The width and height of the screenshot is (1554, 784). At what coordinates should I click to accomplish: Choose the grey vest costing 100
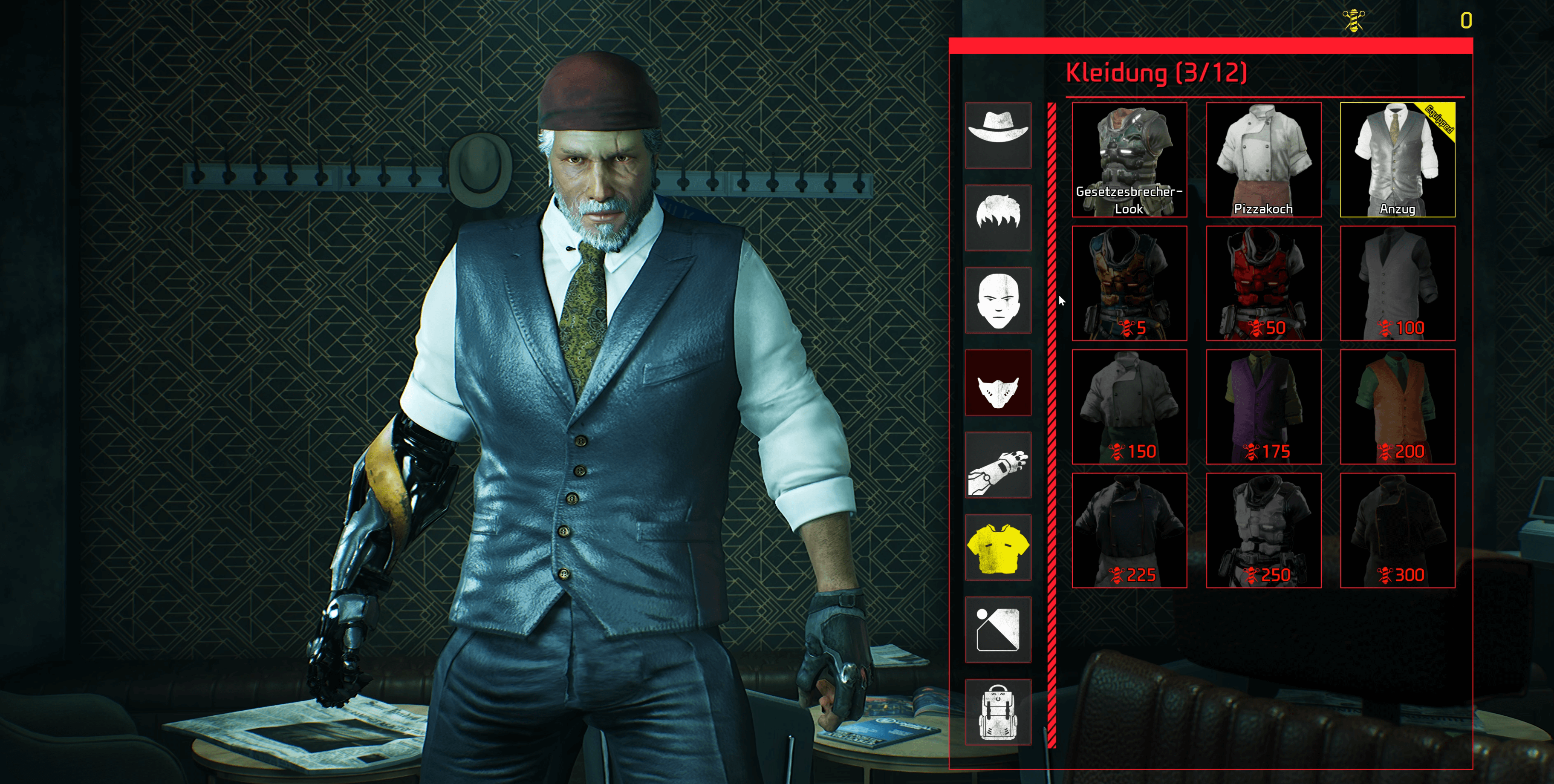[x=1397, y=283]
